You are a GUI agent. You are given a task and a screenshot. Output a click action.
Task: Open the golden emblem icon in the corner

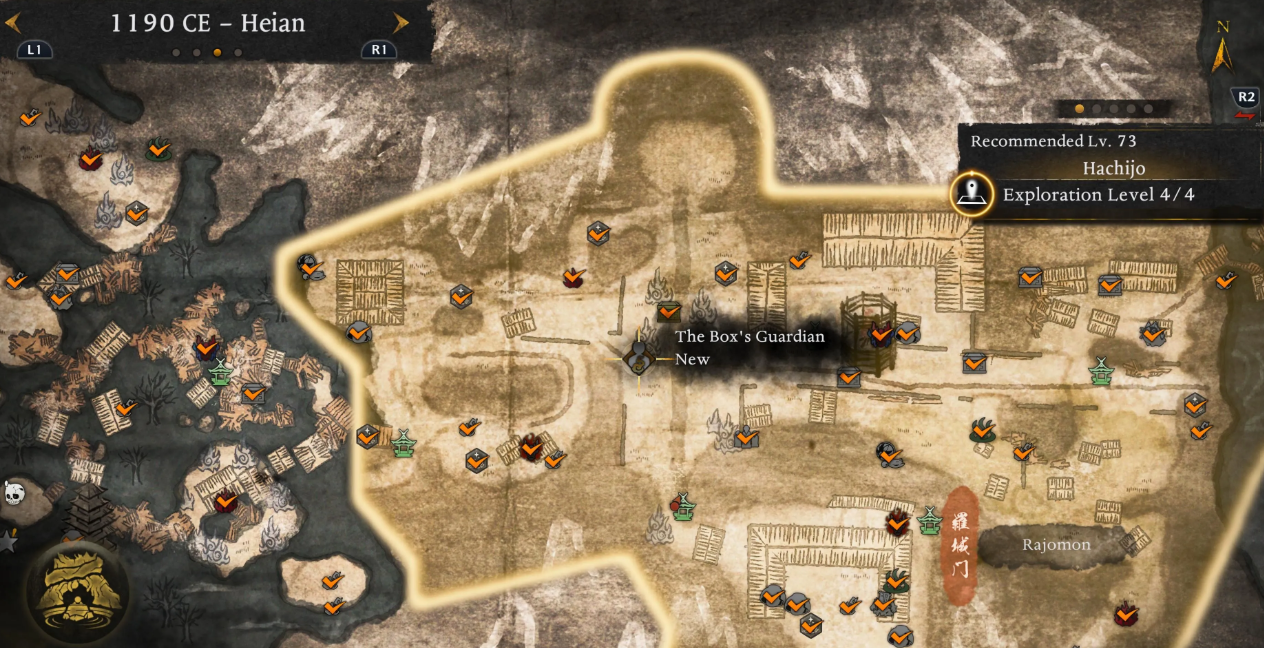click(x=77, y=590)
